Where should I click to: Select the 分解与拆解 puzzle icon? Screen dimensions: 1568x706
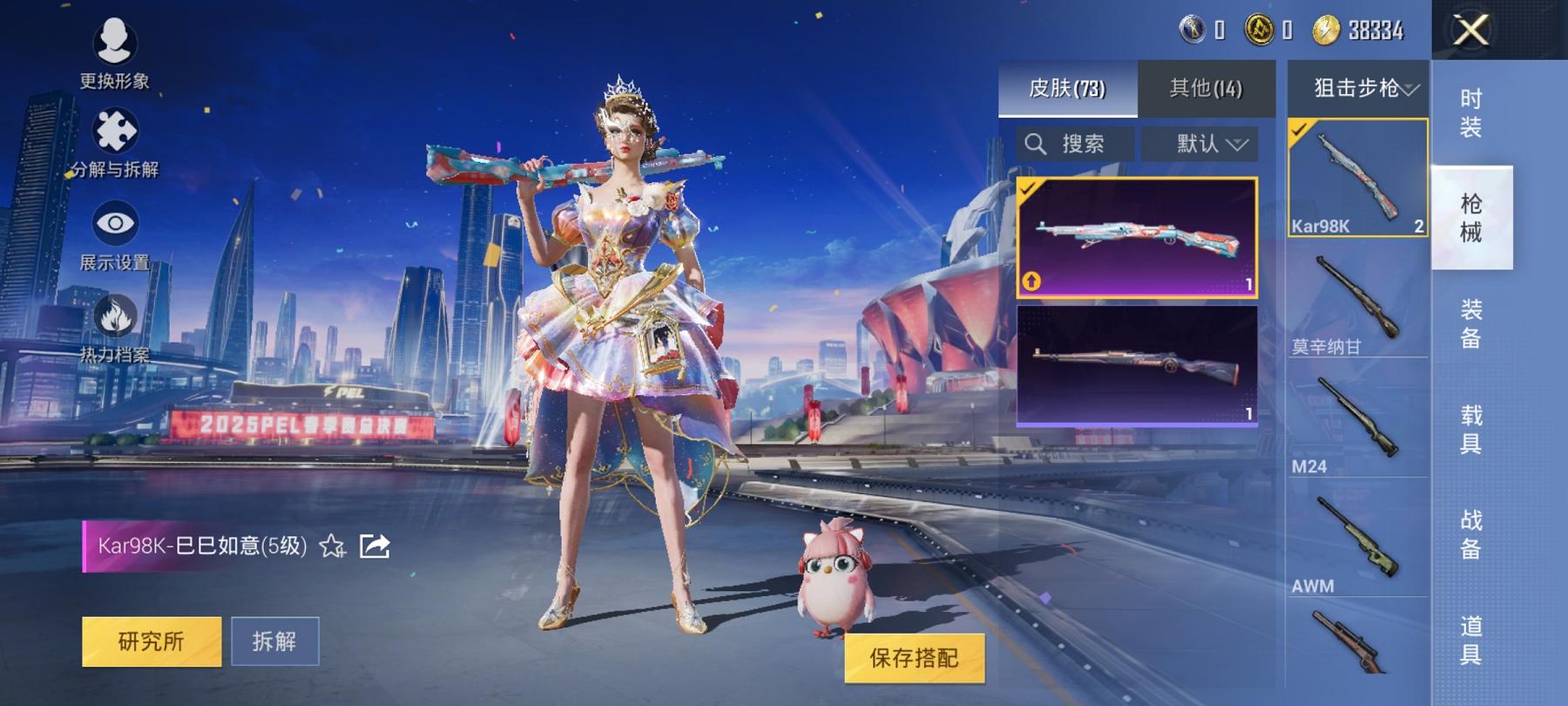click(x=116, y=131)
